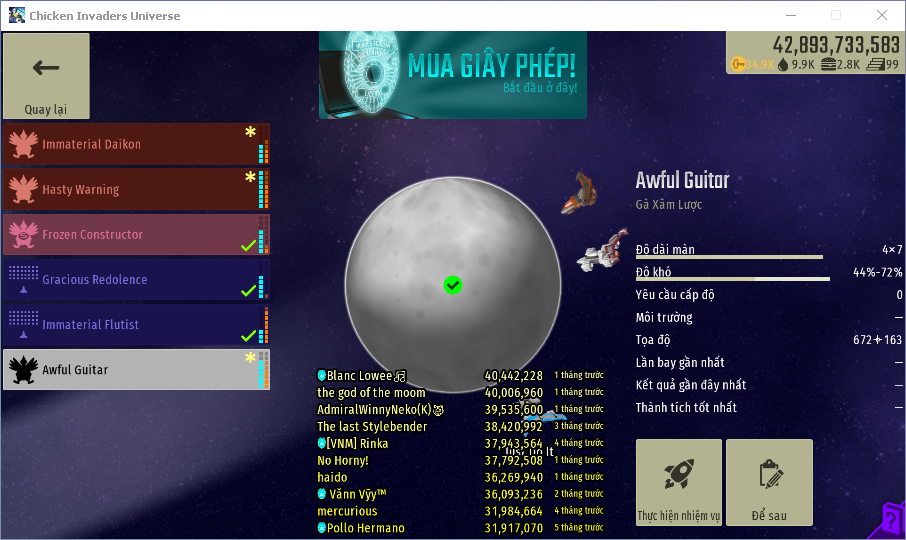Viewport: 906px width, 540px height.
Task: Choose the Hasty Warning mission
Action: pyautogui.click(x=136, y=189)
